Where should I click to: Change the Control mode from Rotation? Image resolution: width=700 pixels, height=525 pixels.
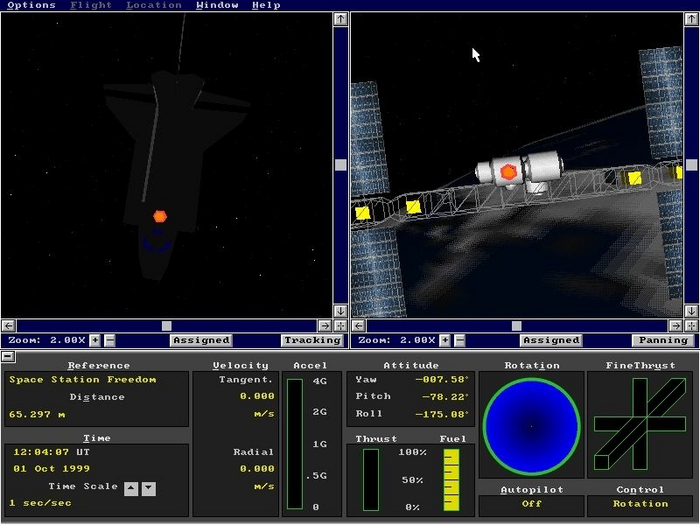pos(640,504)
